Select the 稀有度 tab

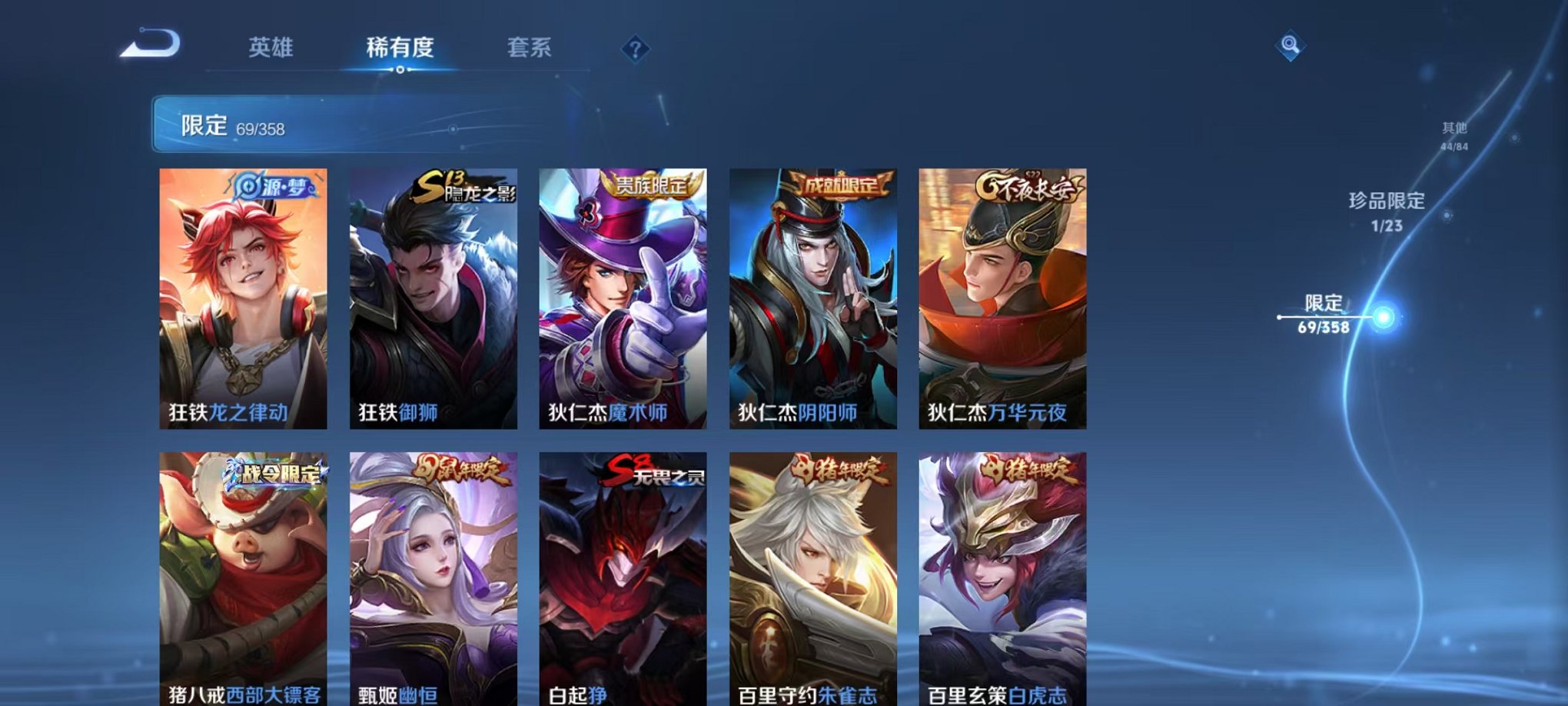tap(398, 48)
